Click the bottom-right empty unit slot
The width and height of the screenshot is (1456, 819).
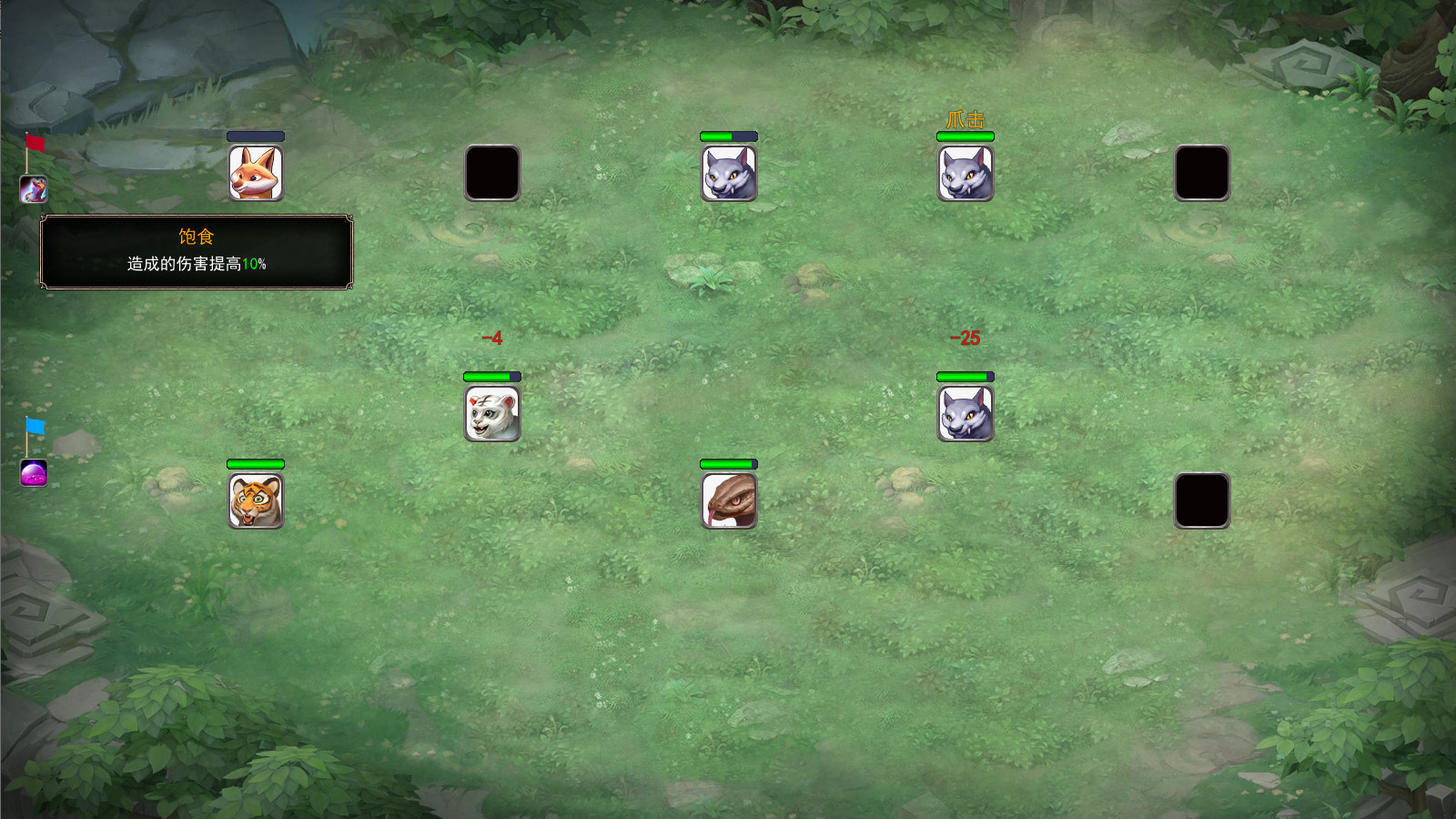click(1203, 498)
